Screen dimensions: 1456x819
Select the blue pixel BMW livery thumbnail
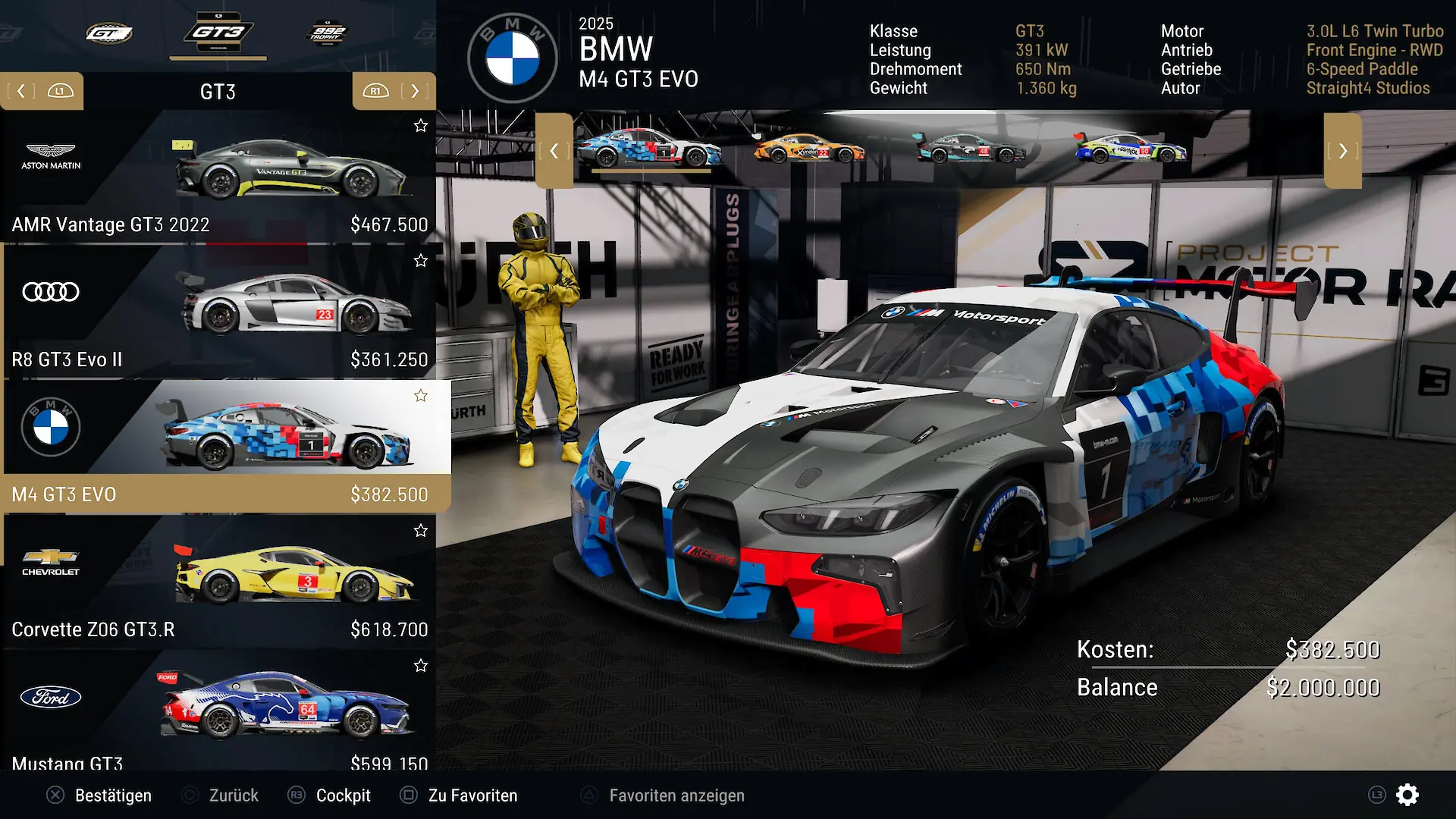click(650, 149)
